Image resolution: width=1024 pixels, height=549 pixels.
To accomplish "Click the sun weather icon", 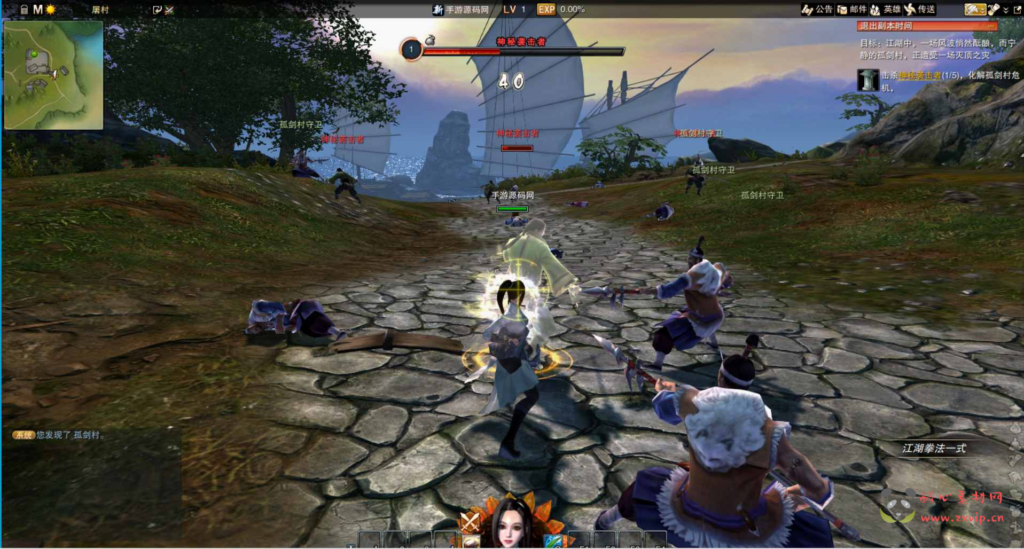I will (51, 9).
